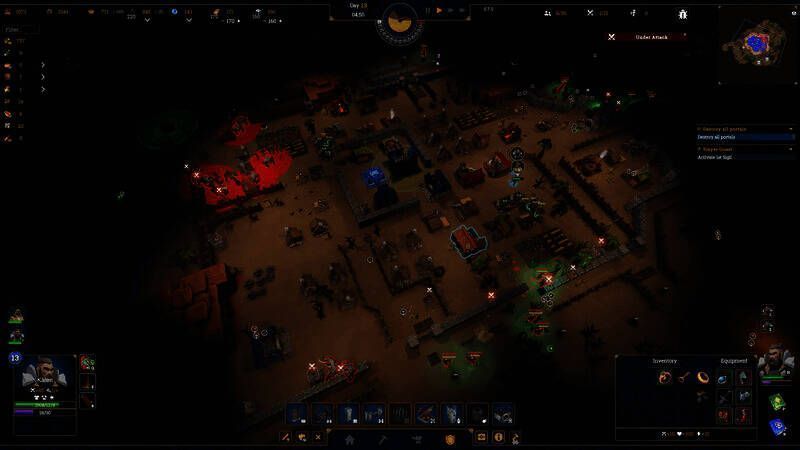The width and height of the screenshot is (800, 450).
Task: Click the info circle button
Action: click(x=498, y=438)
